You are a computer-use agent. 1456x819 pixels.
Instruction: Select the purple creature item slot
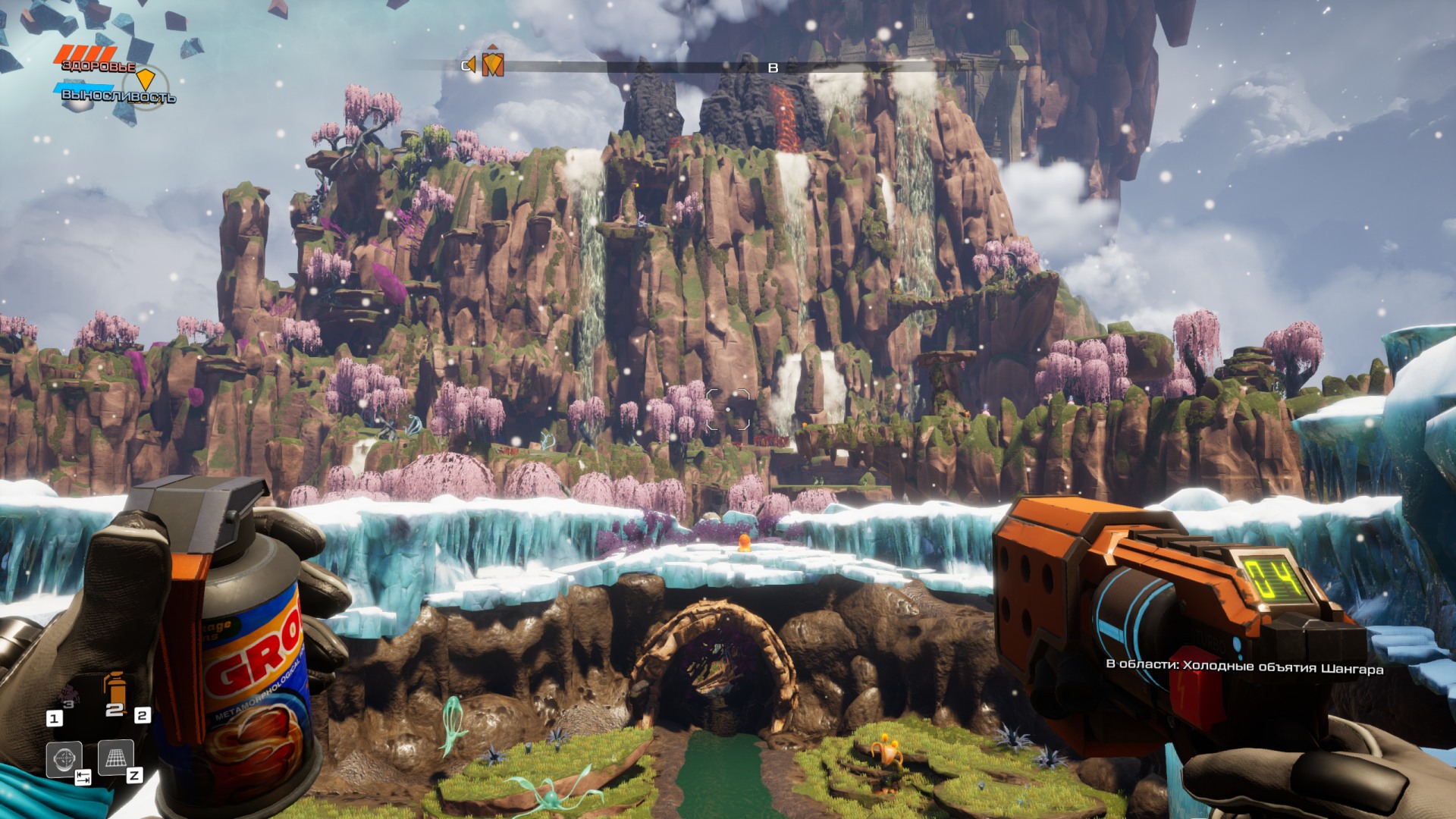click(x=69, y=696)
